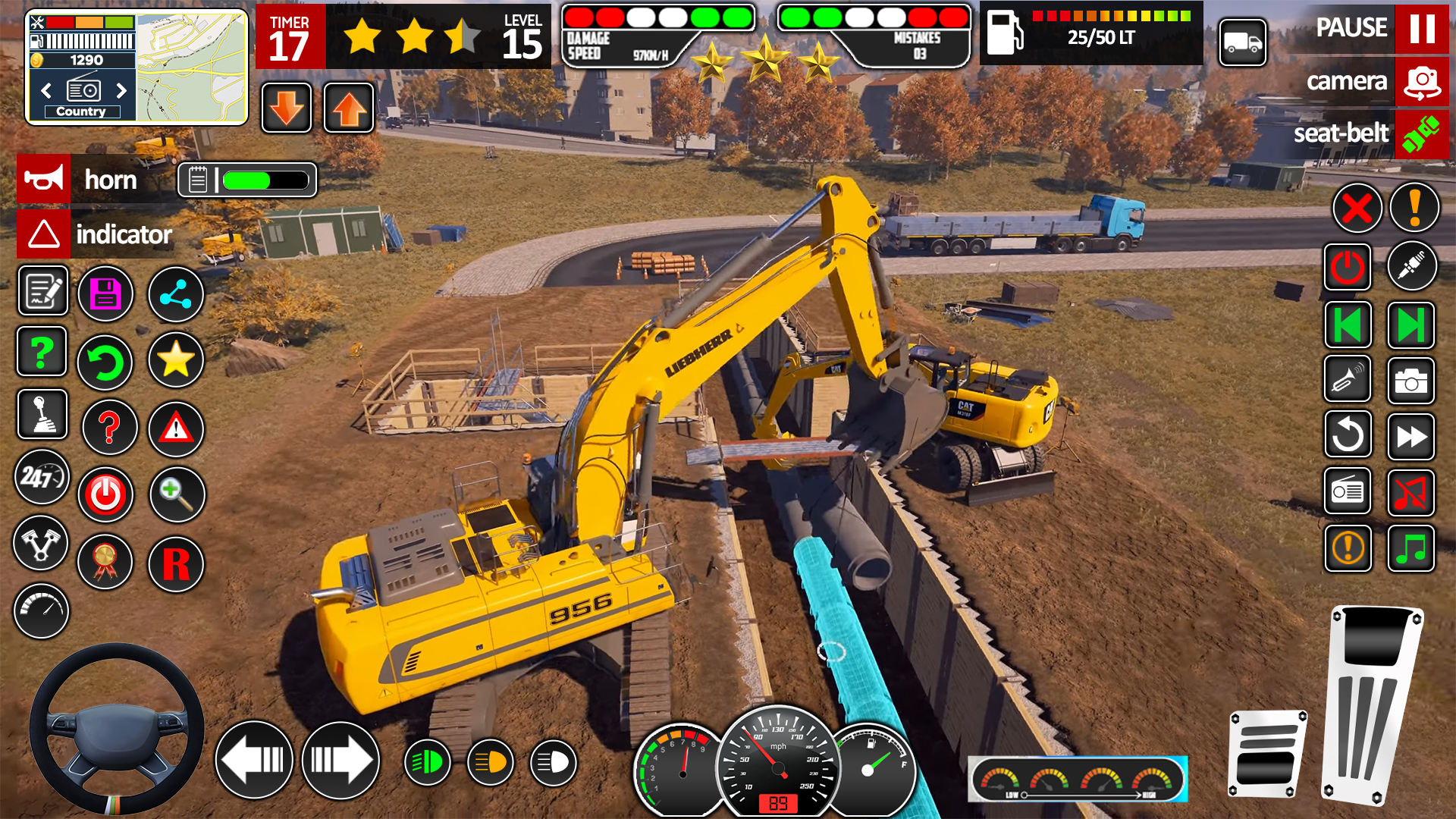Click the orange up arrow button
1456x819 pixels.
click(x=349, y=108)
